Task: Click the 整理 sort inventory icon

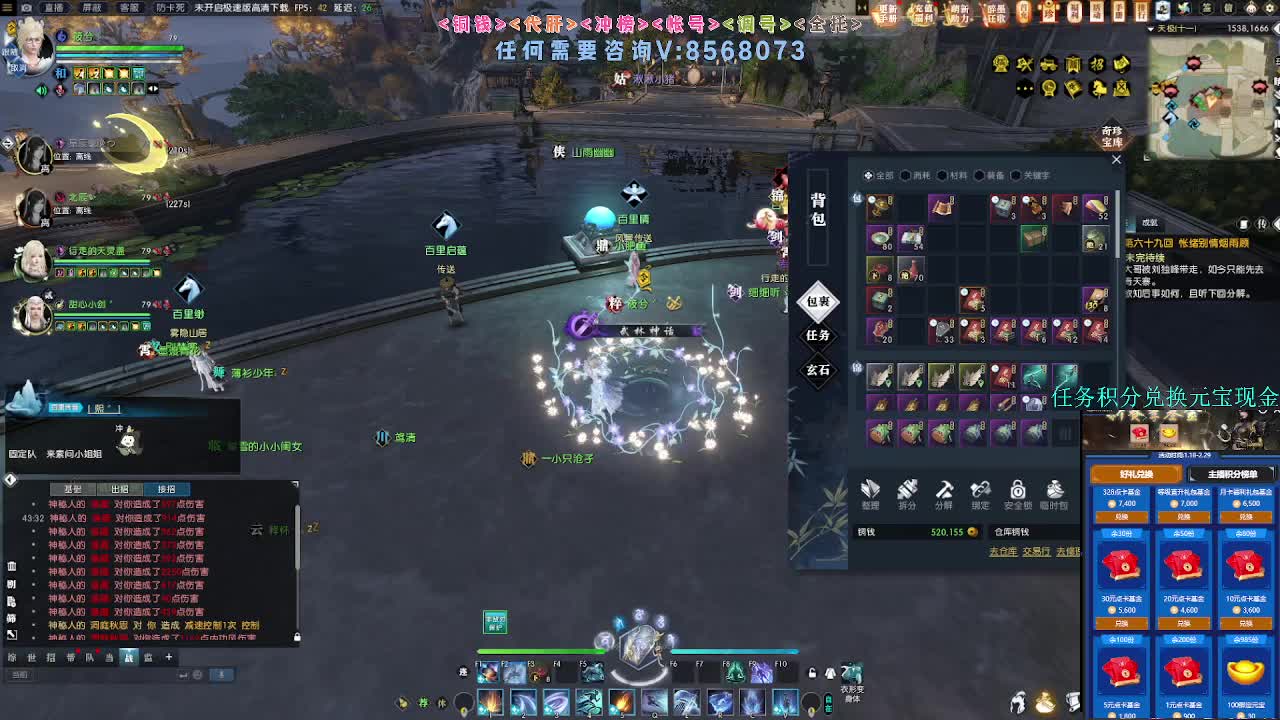Action: coord(870,493)
